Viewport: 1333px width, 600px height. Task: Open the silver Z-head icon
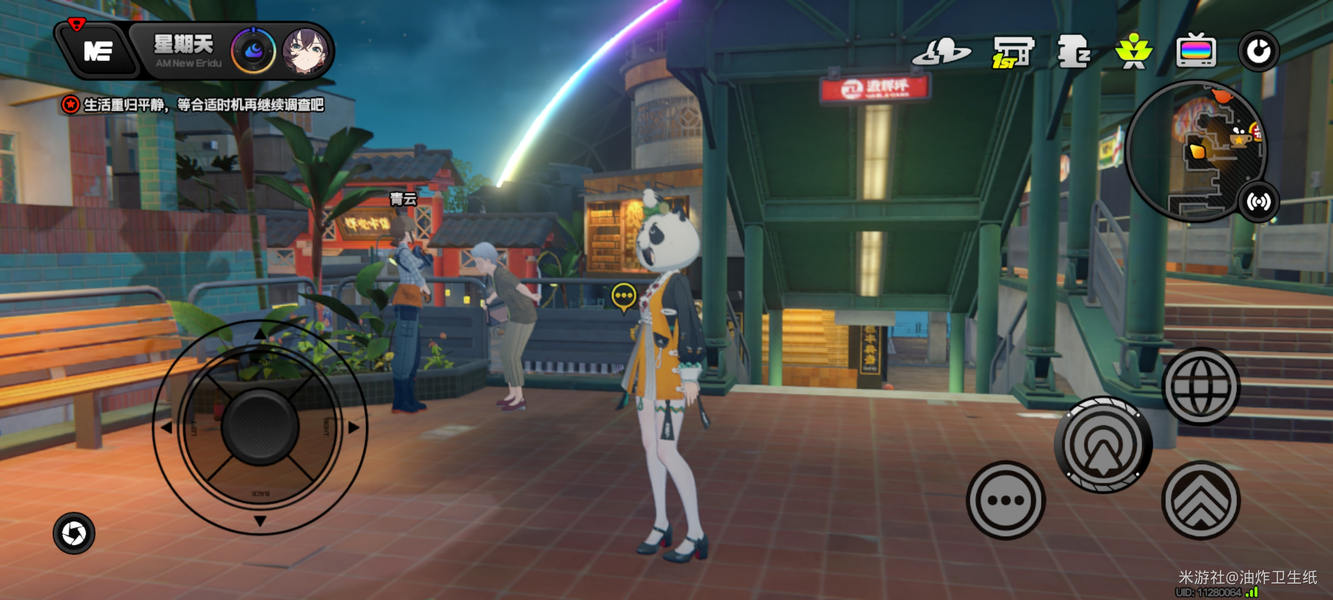click(x=1073, y=51)
